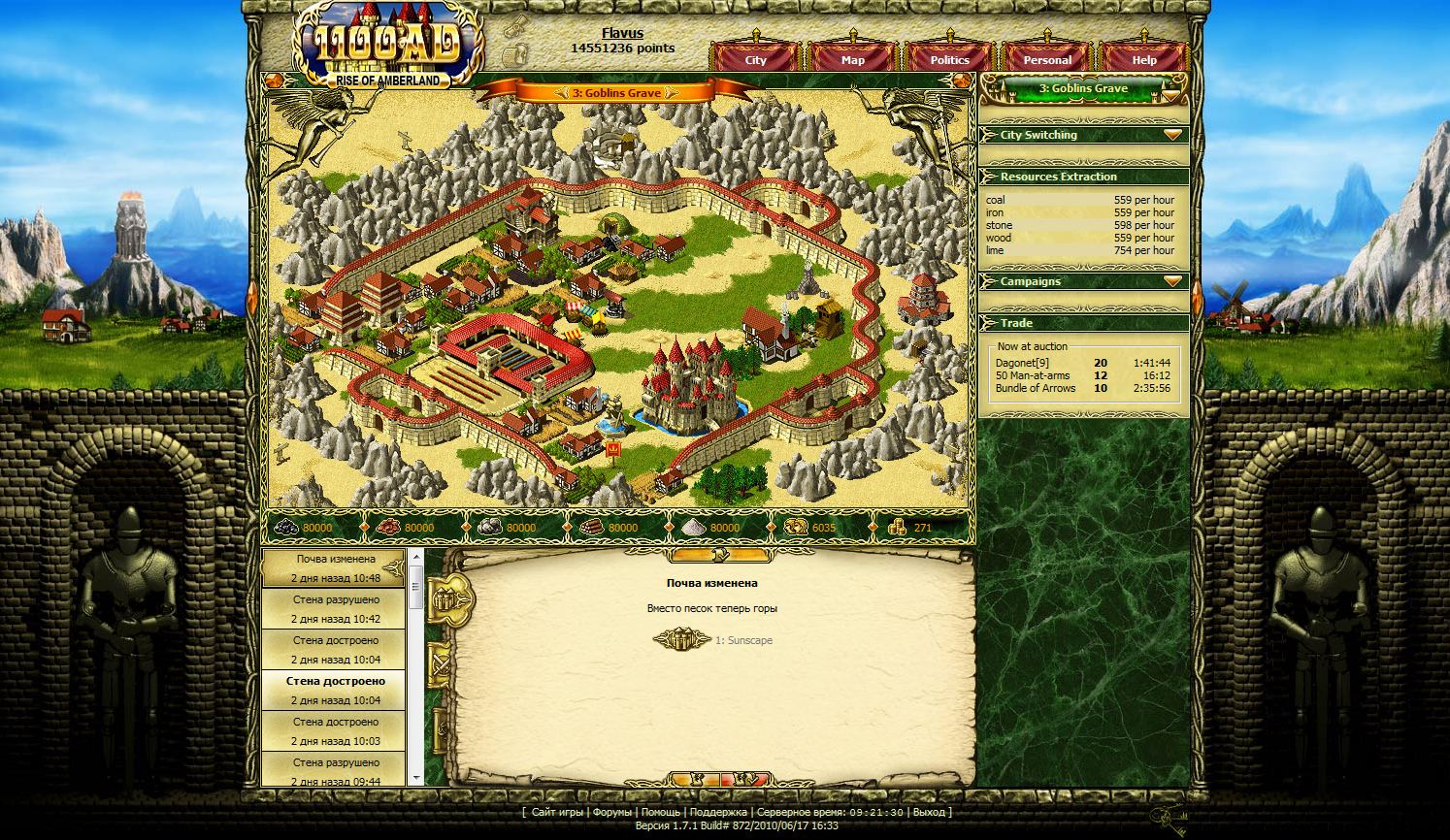1450x840 pixels.
Task: Select the 50 Man-at-arms auction entry
Action: click(x=1032, y=375)
